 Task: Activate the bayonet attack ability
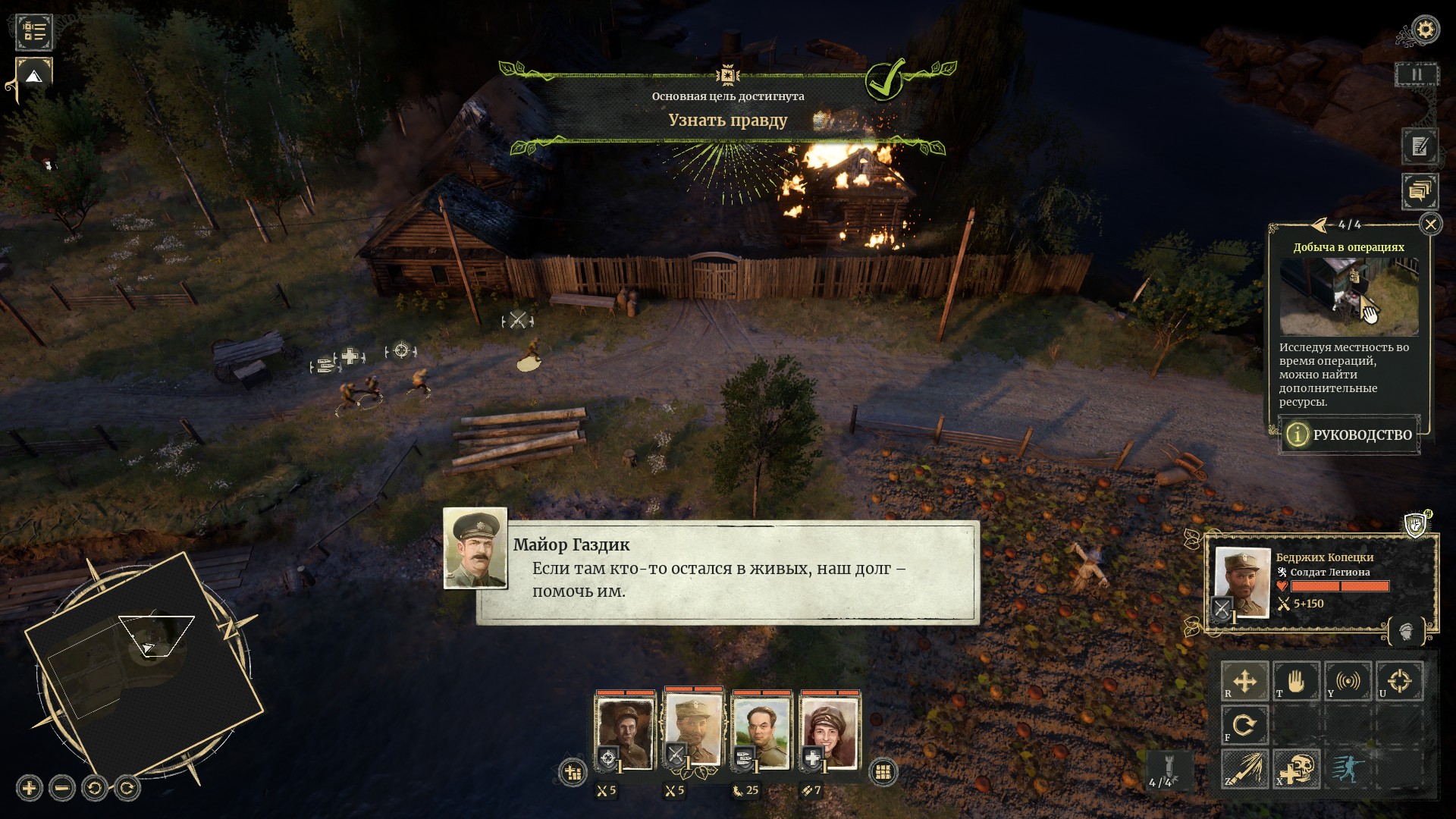coord(1244,769)
